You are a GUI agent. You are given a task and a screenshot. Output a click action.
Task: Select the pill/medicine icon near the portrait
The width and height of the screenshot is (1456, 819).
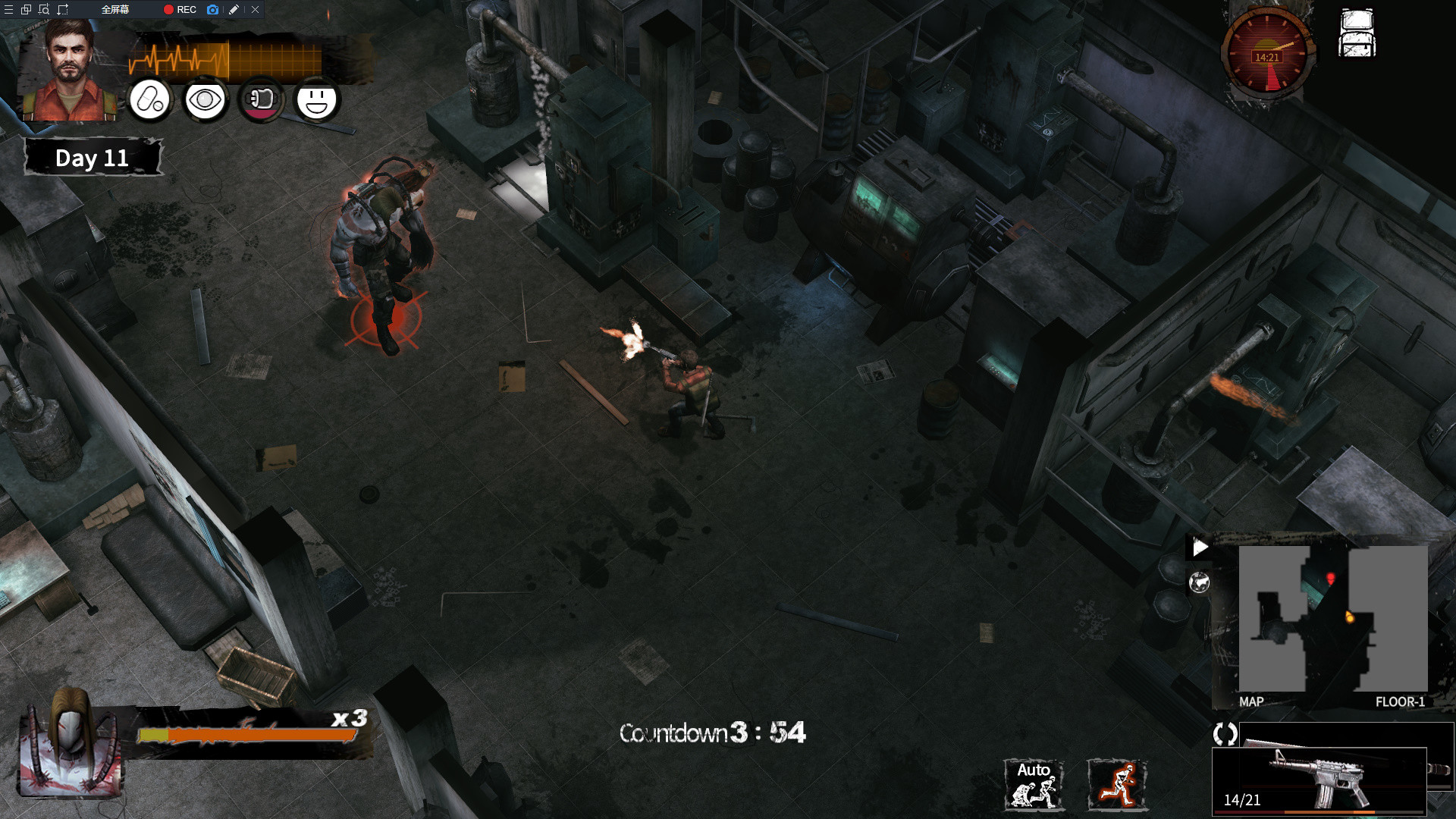click(x=149, y=100)
